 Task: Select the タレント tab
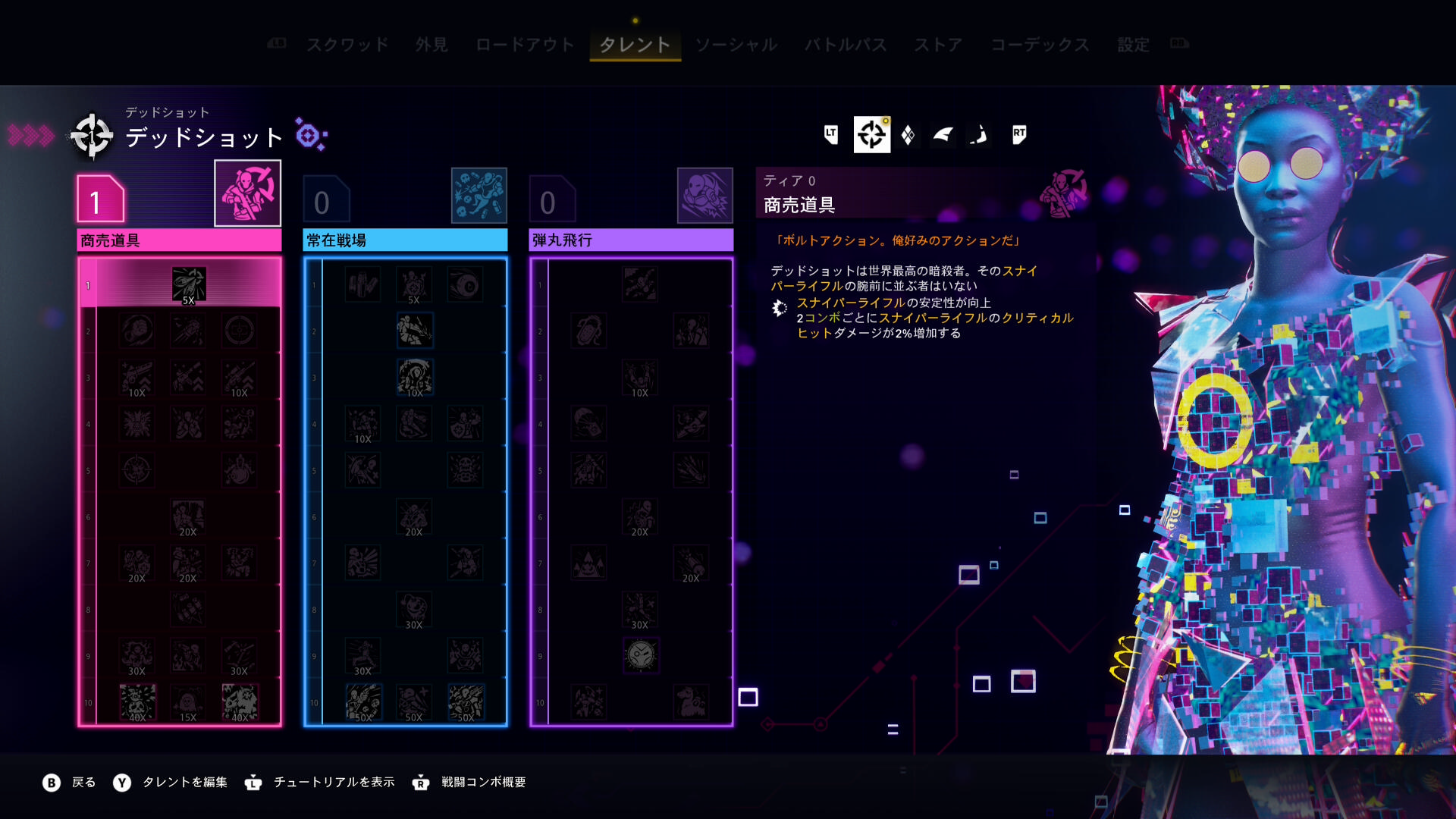tap(635, 45)
